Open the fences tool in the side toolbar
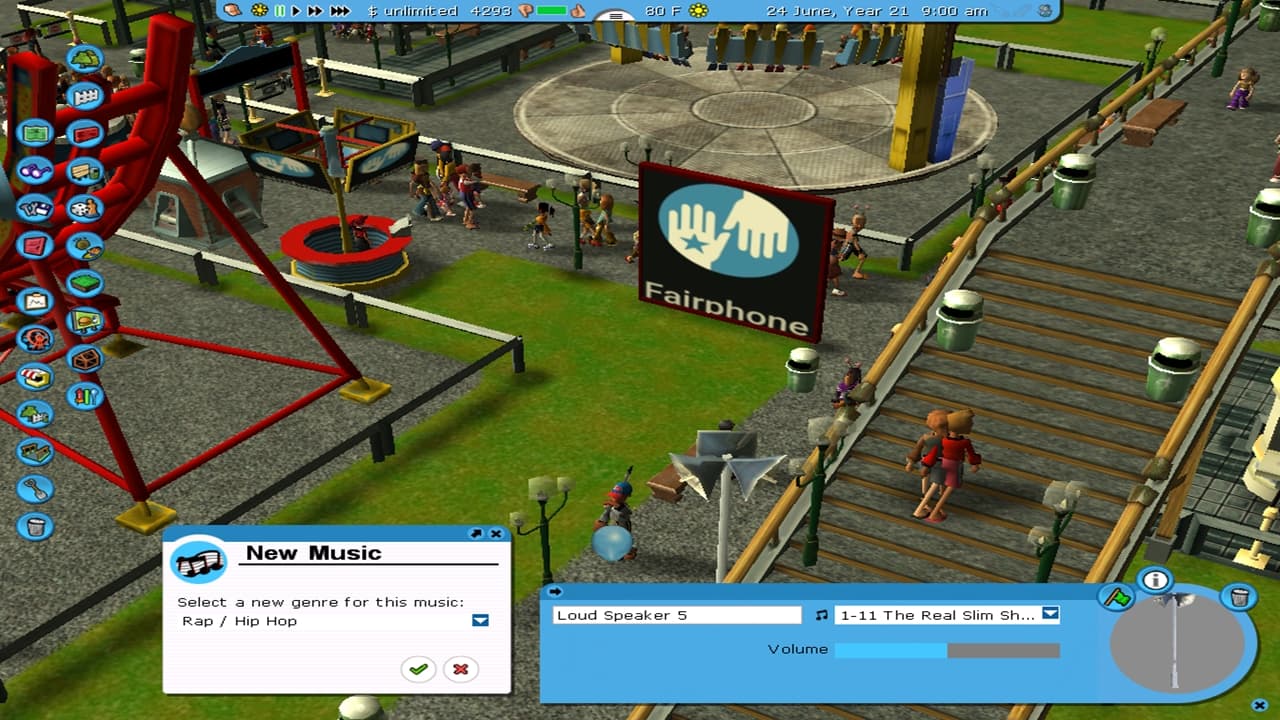The width and height of the screenshot is (1280, 720). 84,96
